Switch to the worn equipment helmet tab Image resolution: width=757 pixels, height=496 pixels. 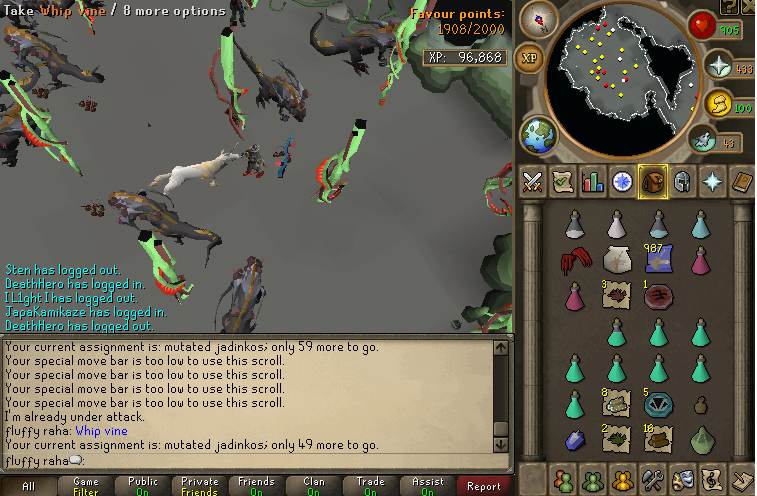tap(681, 181)
